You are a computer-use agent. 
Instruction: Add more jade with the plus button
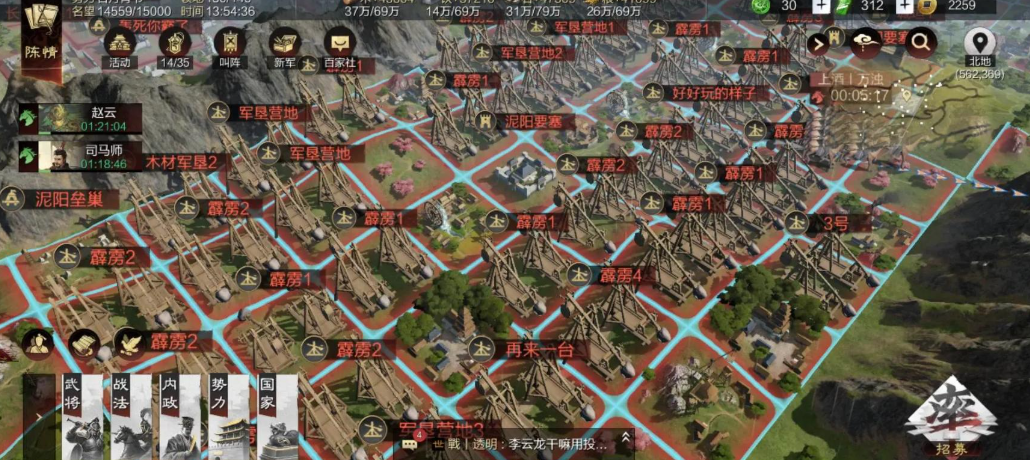click(x=821, y=6)
